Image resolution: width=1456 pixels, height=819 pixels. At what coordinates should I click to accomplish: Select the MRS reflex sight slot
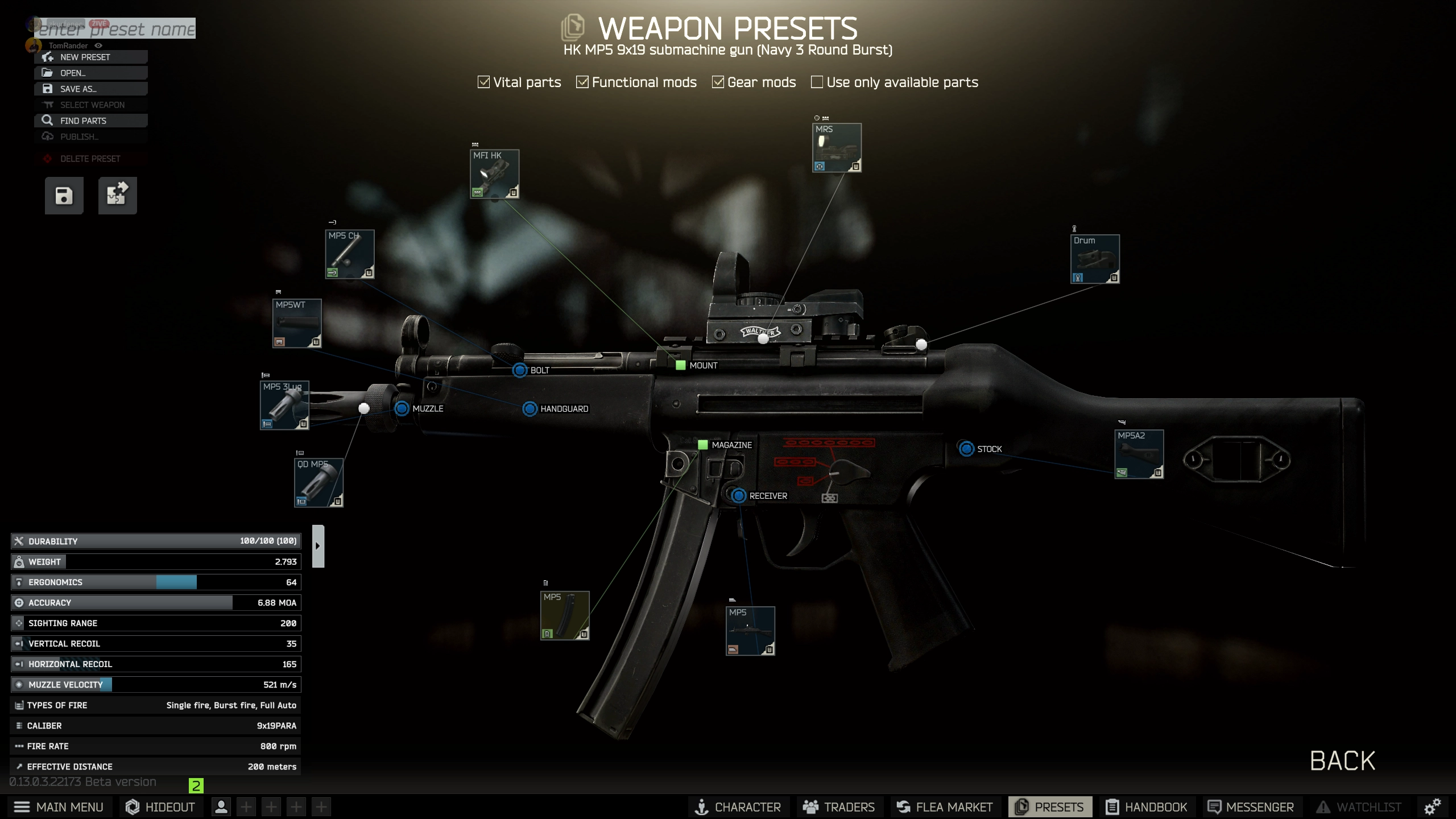click(x=837, y=148)
